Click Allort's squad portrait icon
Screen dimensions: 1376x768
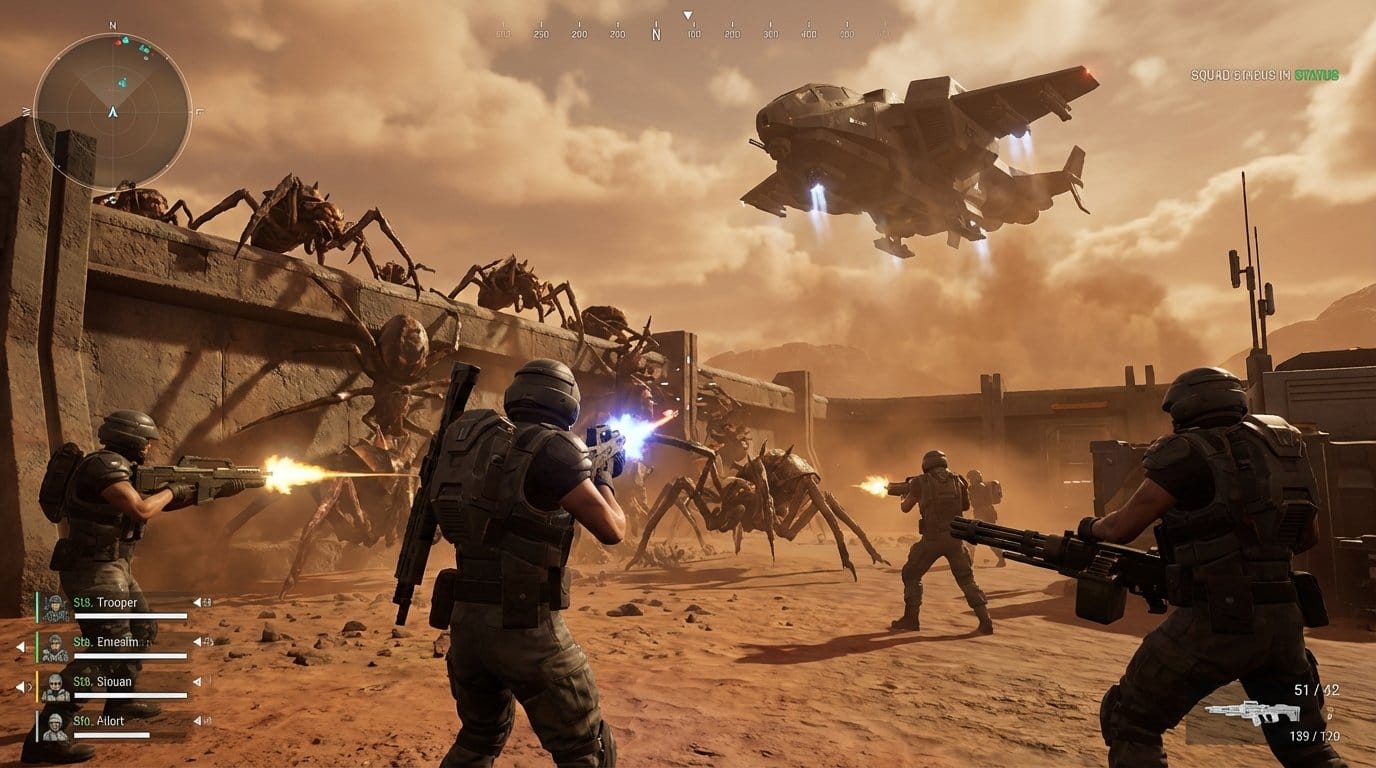tap(56, 726)
